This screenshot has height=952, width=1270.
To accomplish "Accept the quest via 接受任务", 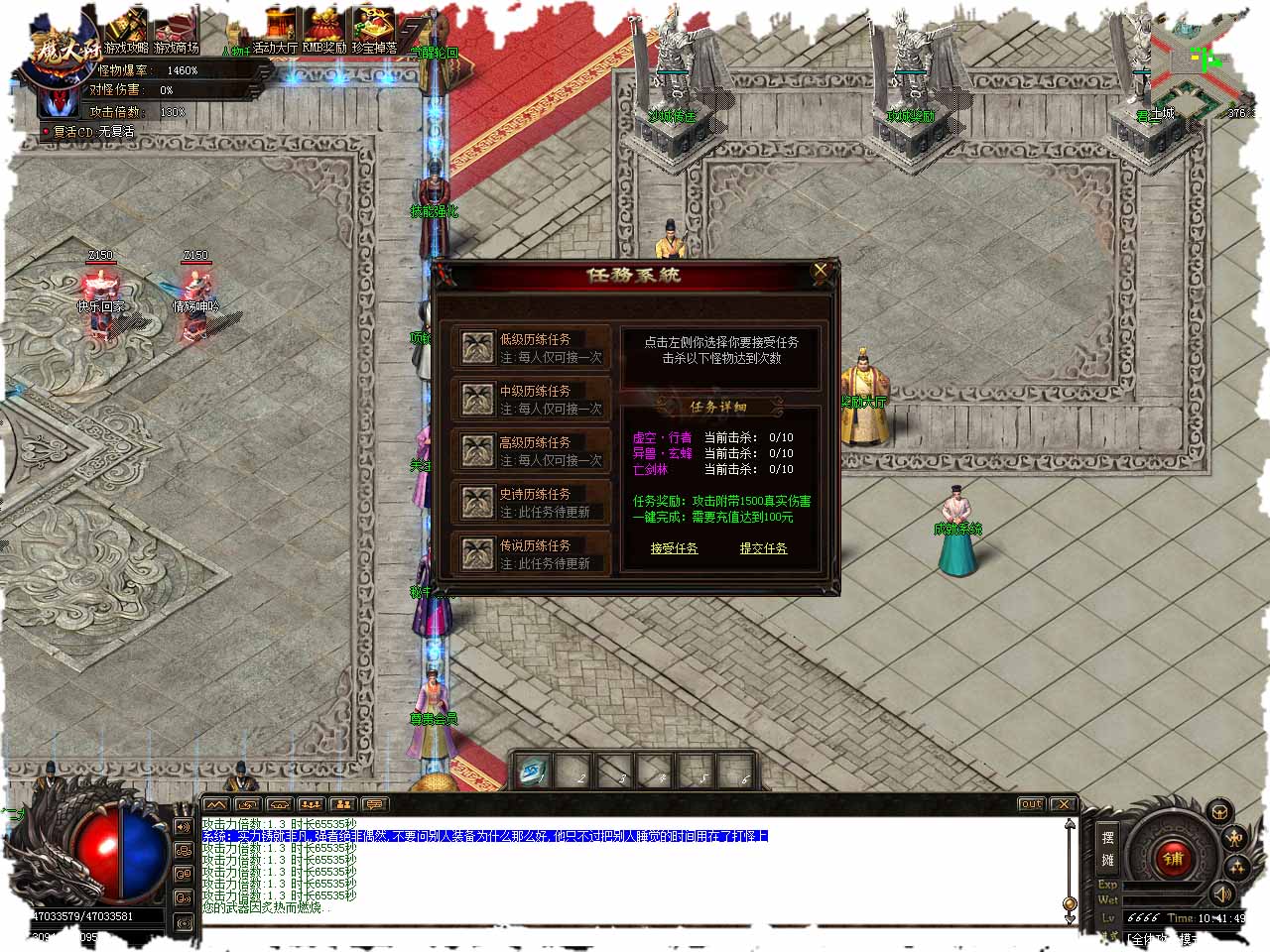I will point(674,548).
